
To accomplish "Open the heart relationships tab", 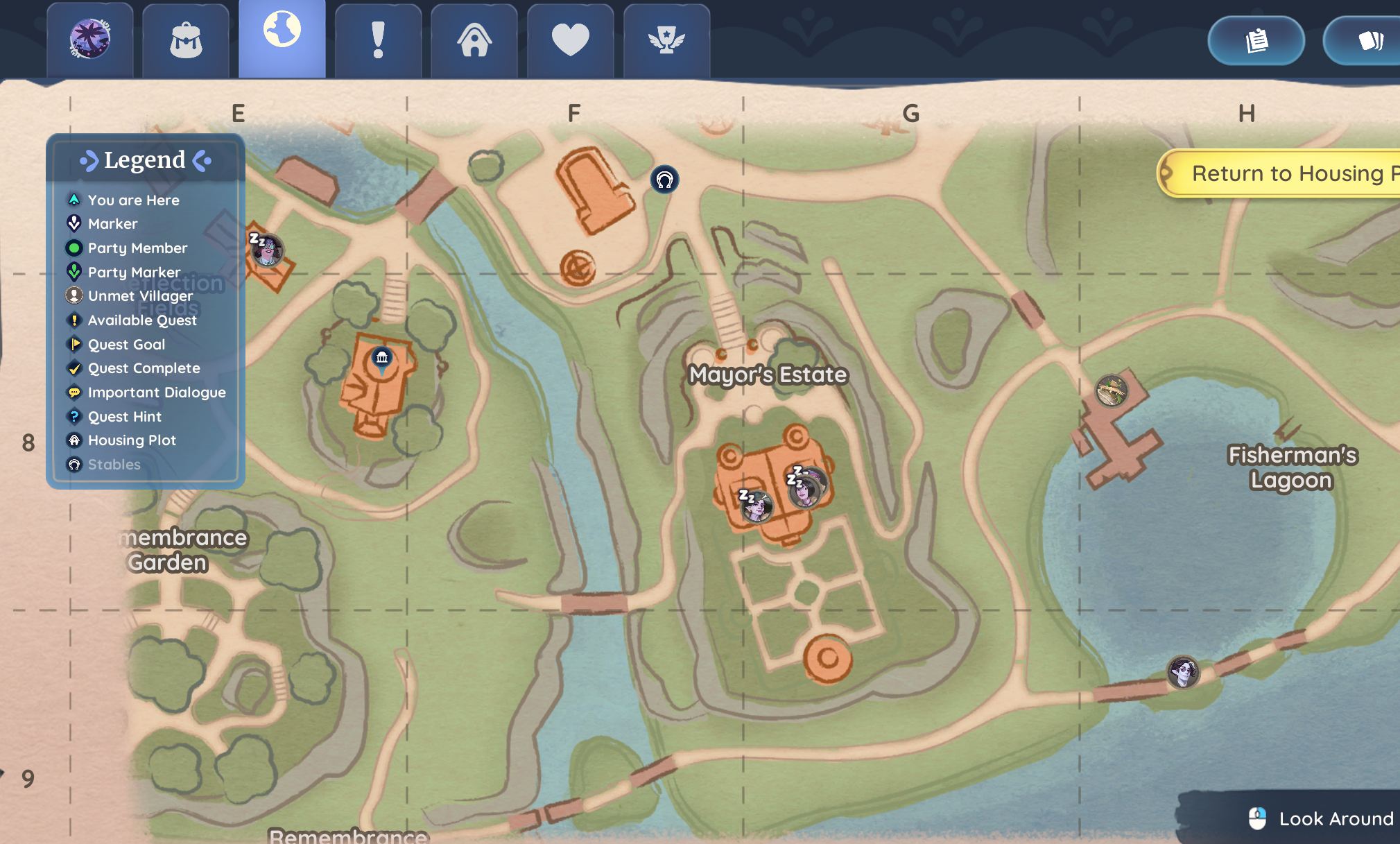I will (570, 40).
